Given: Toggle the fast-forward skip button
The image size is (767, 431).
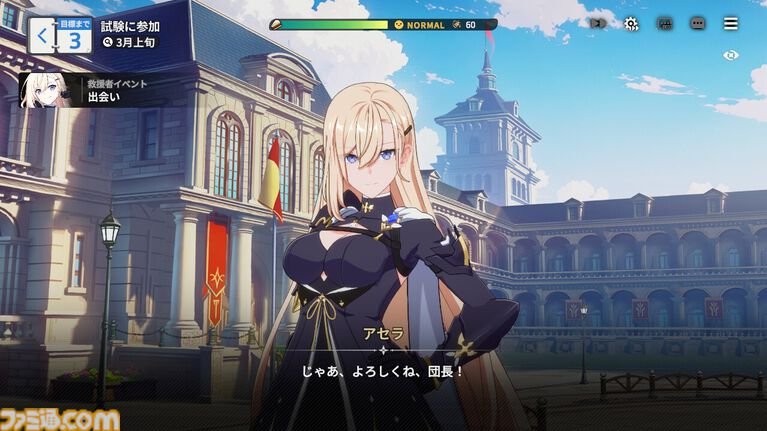Looking at the screenshot, I should pyautogui.click(x=598, y=23).
